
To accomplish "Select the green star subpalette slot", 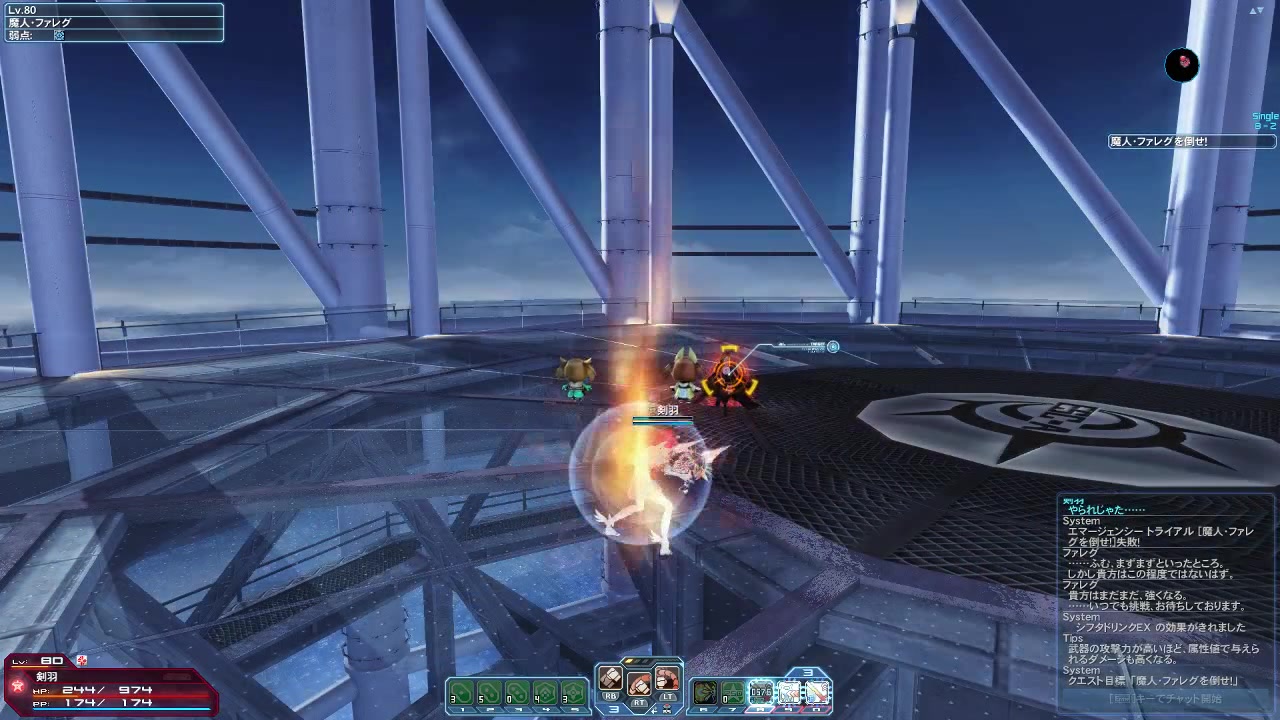I will click(x=733, y=692).
